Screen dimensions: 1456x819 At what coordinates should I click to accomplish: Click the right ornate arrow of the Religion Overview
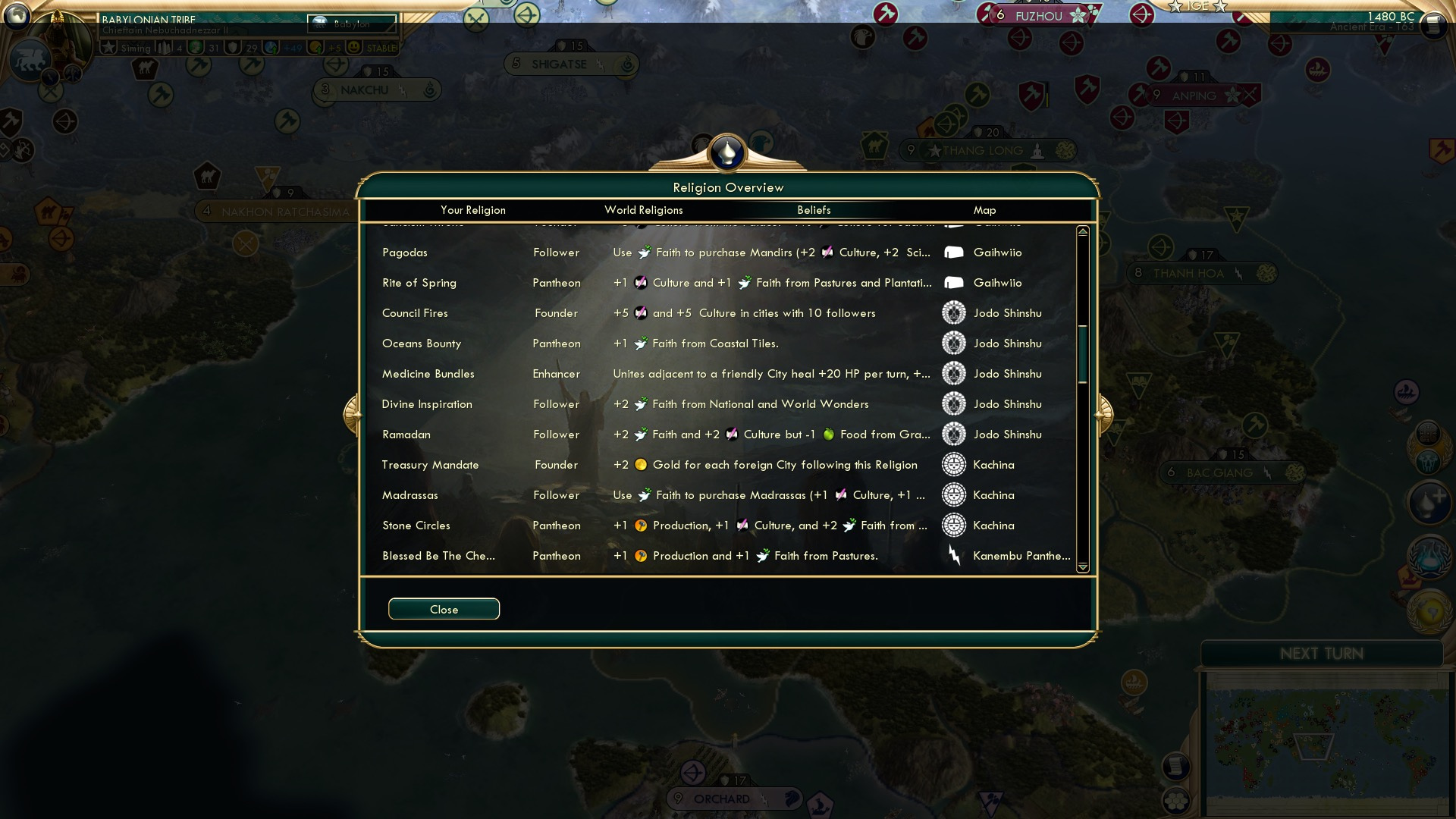pos(1106,413)
